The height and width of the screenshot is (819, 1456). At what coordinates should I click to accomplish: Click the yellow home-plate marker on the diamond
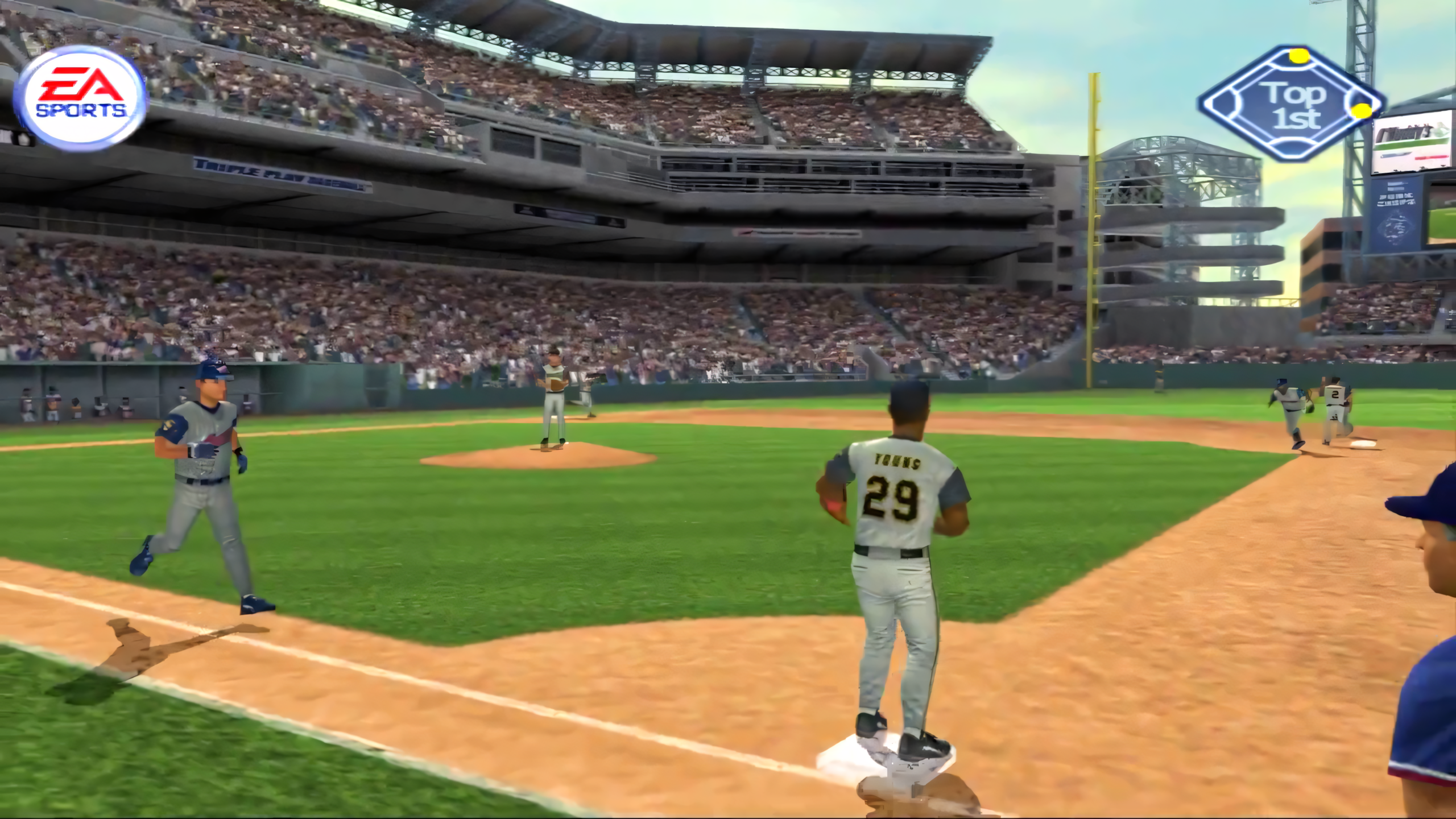1299,55
